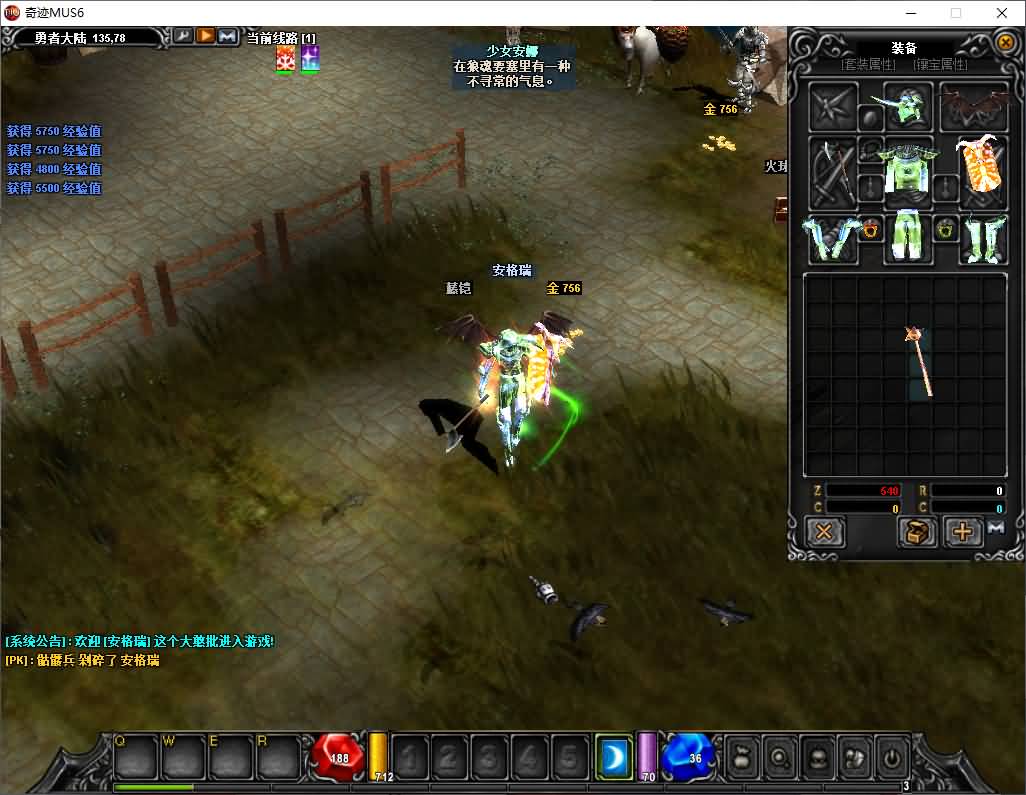Close the 奇迹MUS6 game window
The width and height of the screenshot is (1026, 795).
[1002, 13]
